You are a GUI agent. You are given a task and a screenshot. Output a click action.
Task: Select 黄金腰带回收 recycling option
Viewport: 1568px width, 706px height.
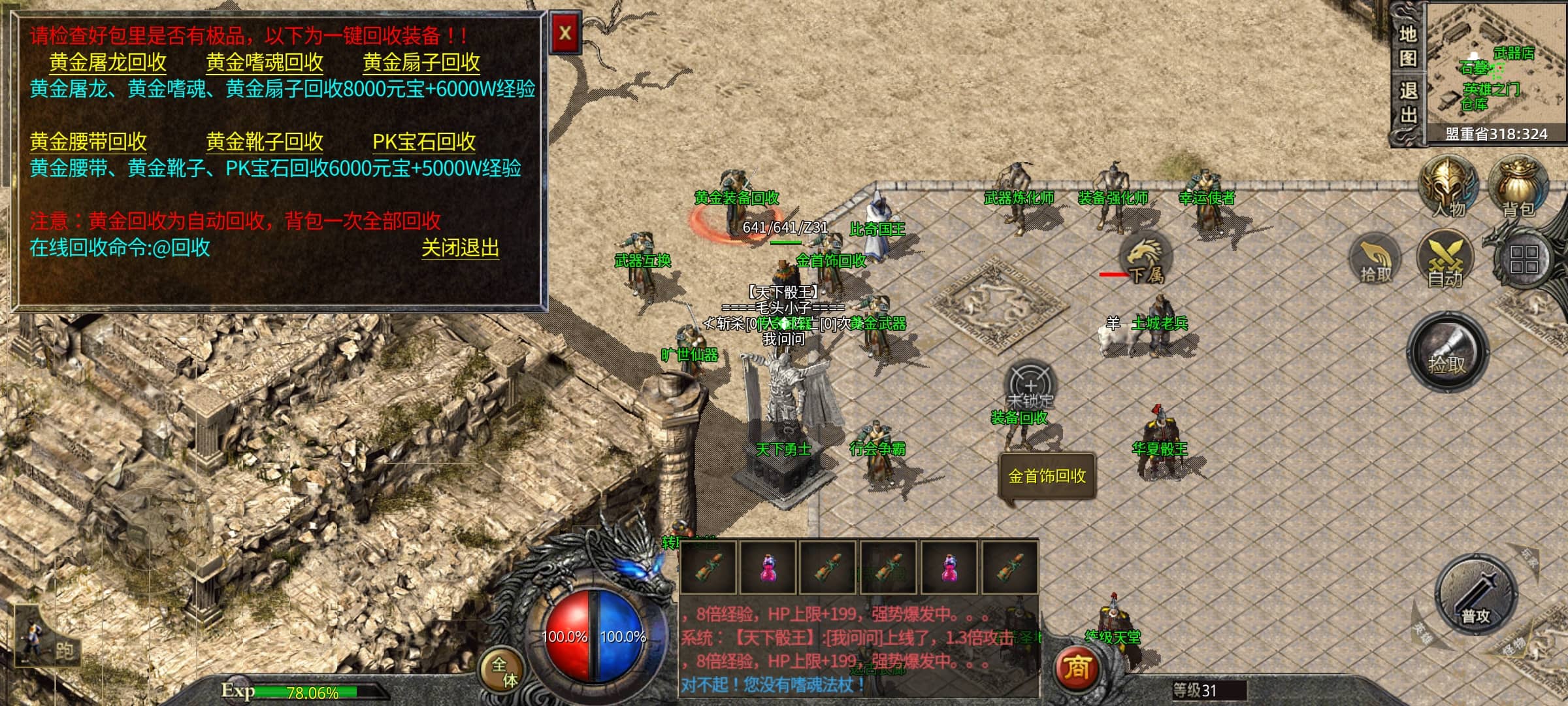pyautogui.click(x=88, y=142)
